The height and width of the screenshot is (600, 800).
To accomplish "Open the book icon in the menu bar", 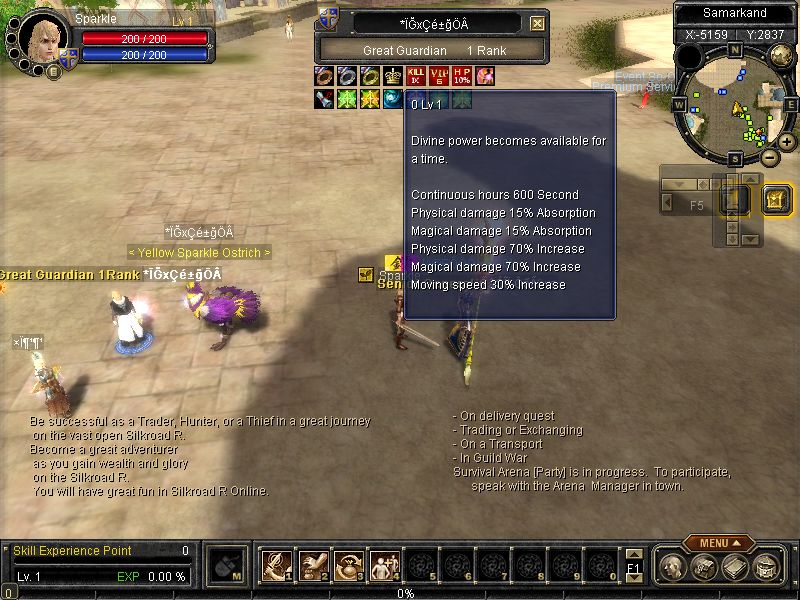I will pos(735,567).
